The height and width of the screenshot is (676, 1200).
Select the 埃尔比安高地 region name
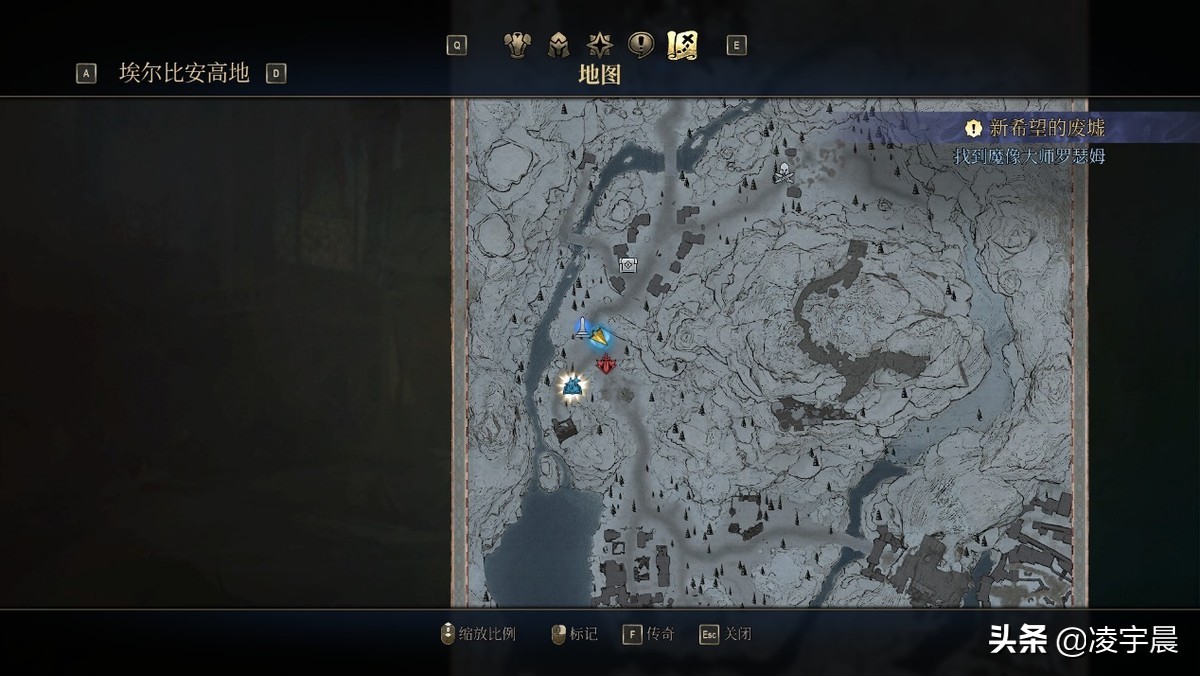(x=184, y=73)
